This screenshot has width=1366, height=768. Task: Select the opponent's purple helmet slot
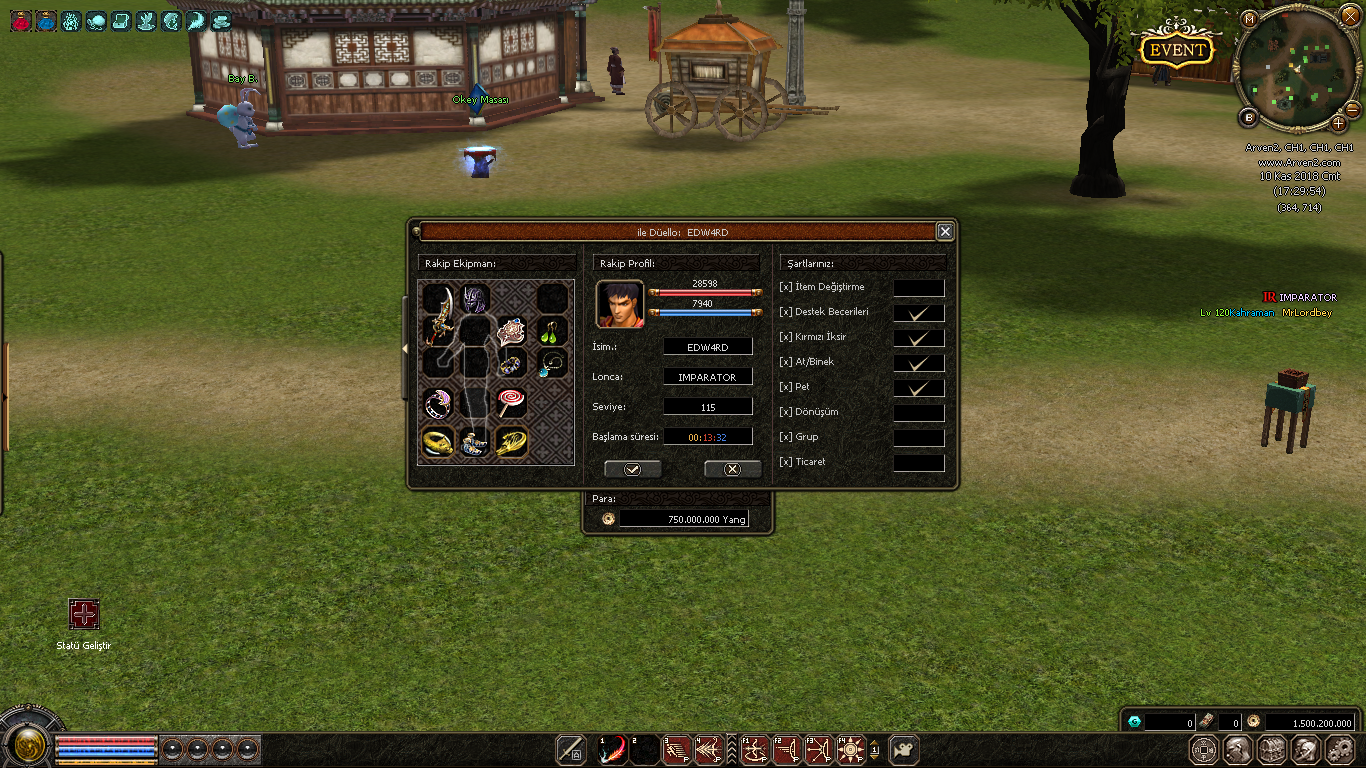tap(474, 298)
